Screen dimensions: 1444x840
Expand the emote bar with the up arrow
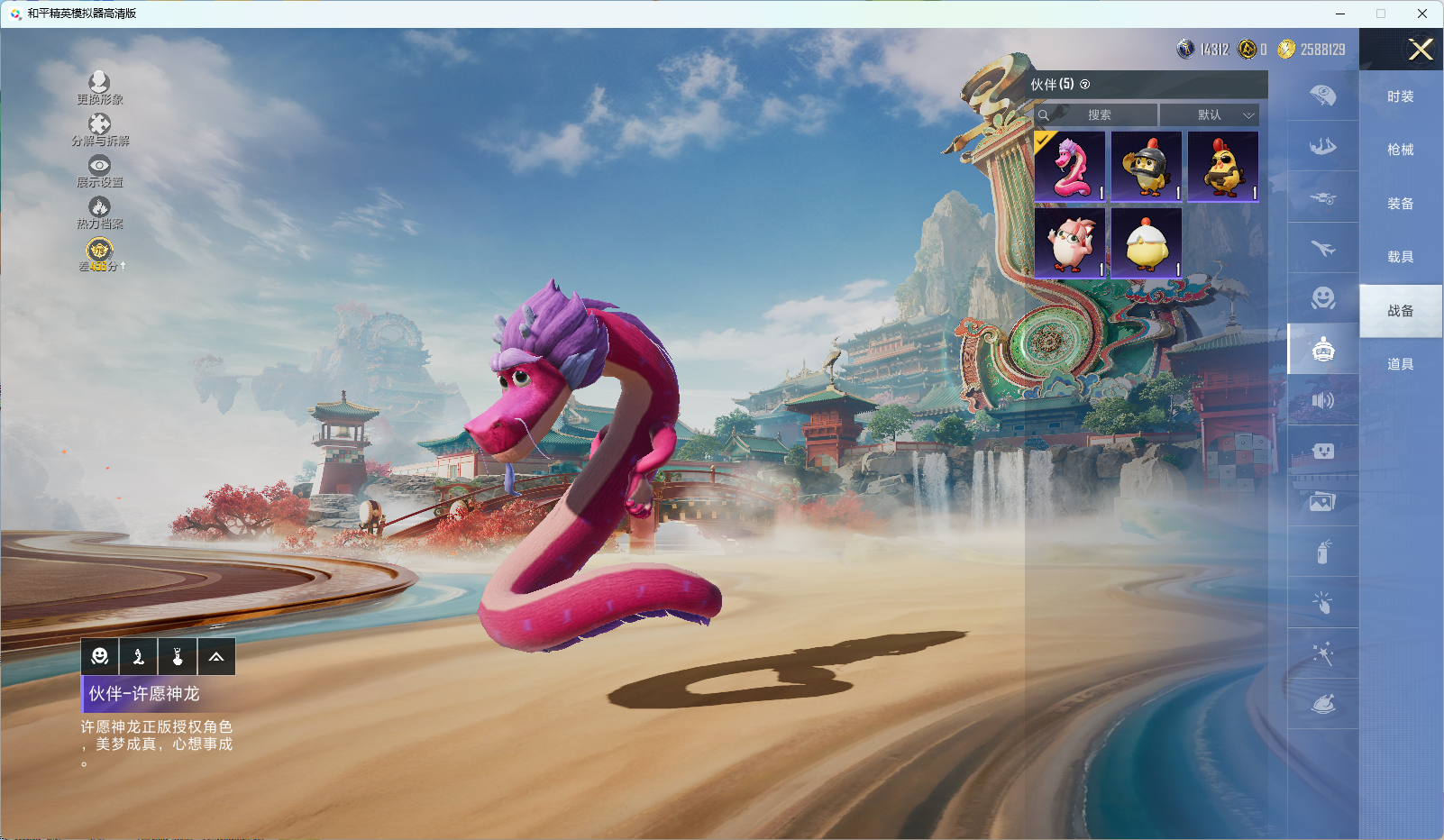pyautogui.click(x=216, y=657)
